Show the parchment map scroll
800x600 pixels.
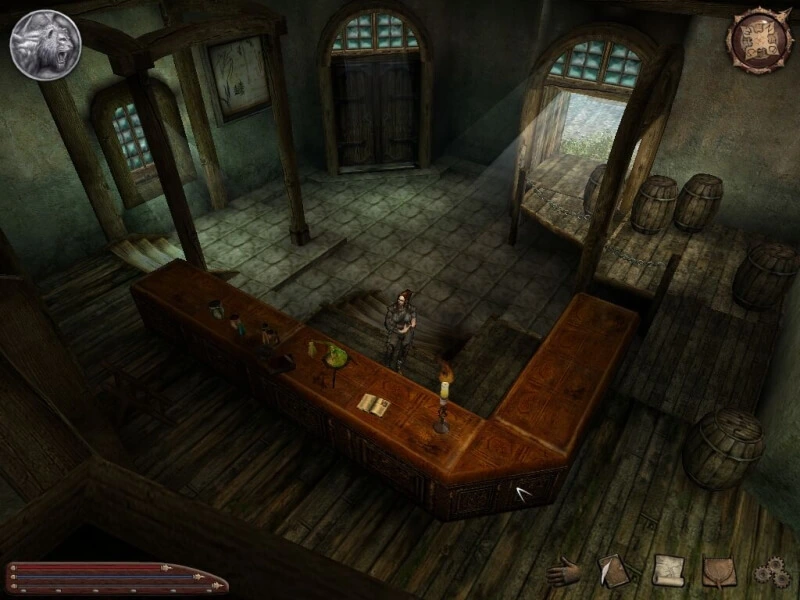pos(668,570)
